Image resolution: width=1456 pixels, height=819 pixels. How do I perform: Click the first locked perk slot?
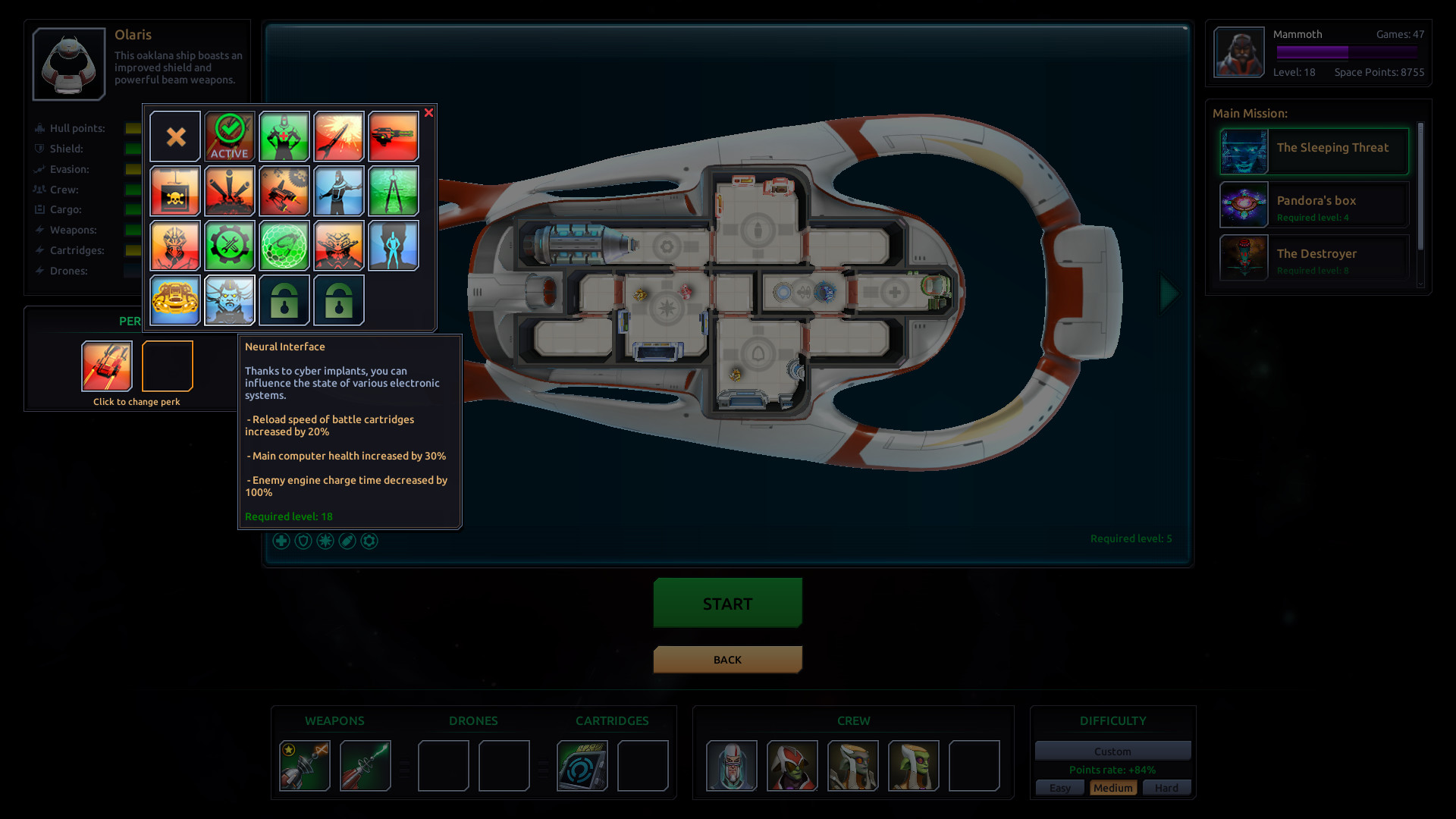coord(284,300)
